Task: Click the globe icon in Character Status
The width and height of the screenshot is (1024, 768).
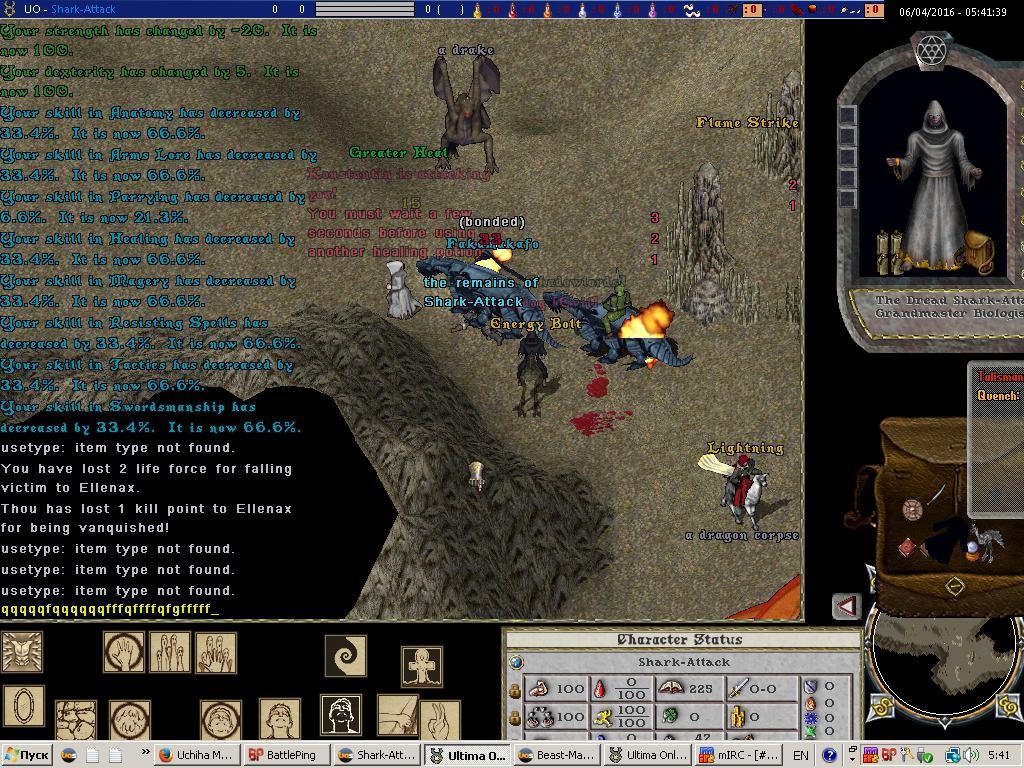Action: pyautogui.click(x=516, y=662)
